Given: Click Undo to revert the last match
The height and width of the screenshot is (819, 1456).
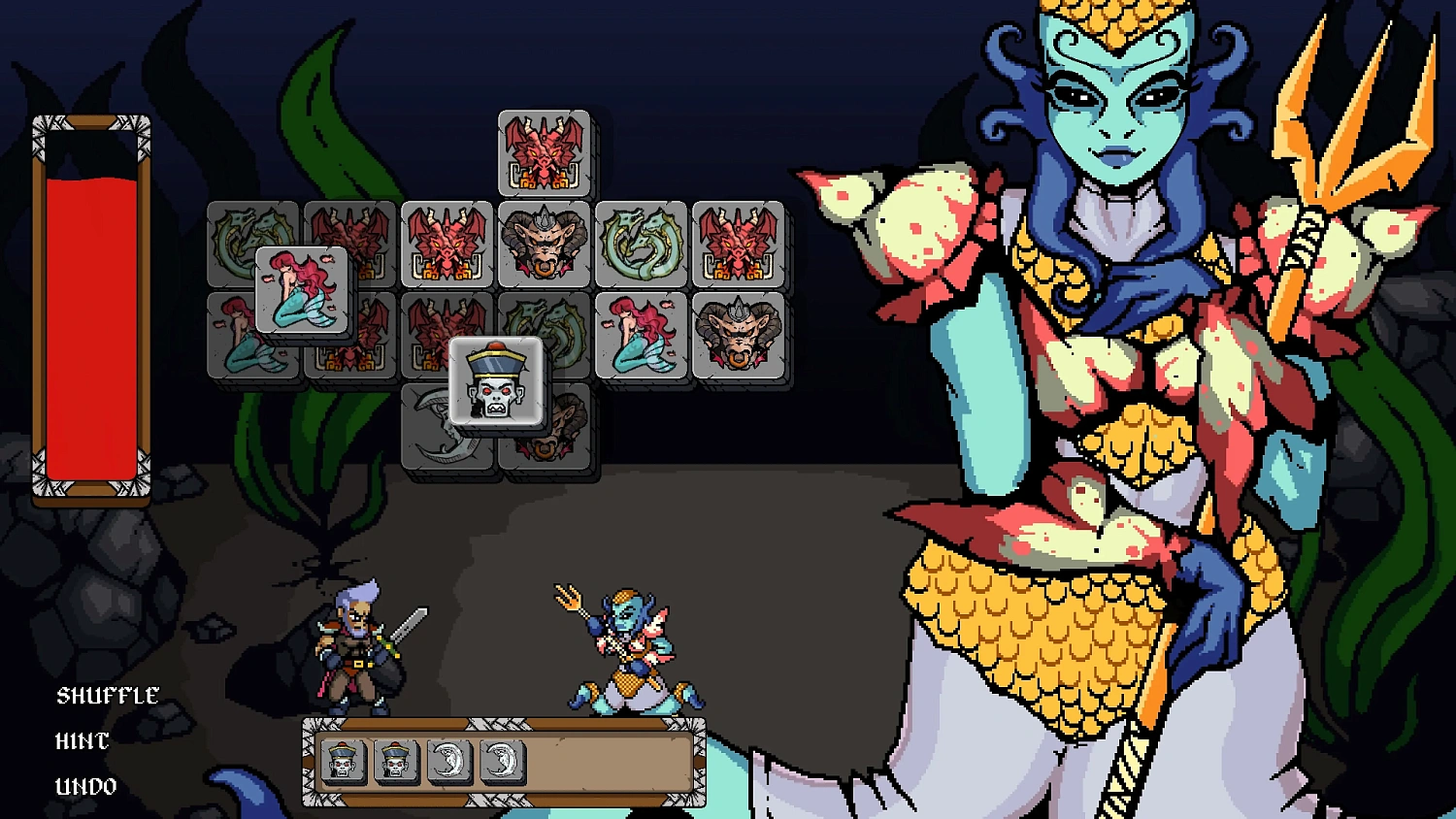Looking at the screenshot, I should [84, 786].
